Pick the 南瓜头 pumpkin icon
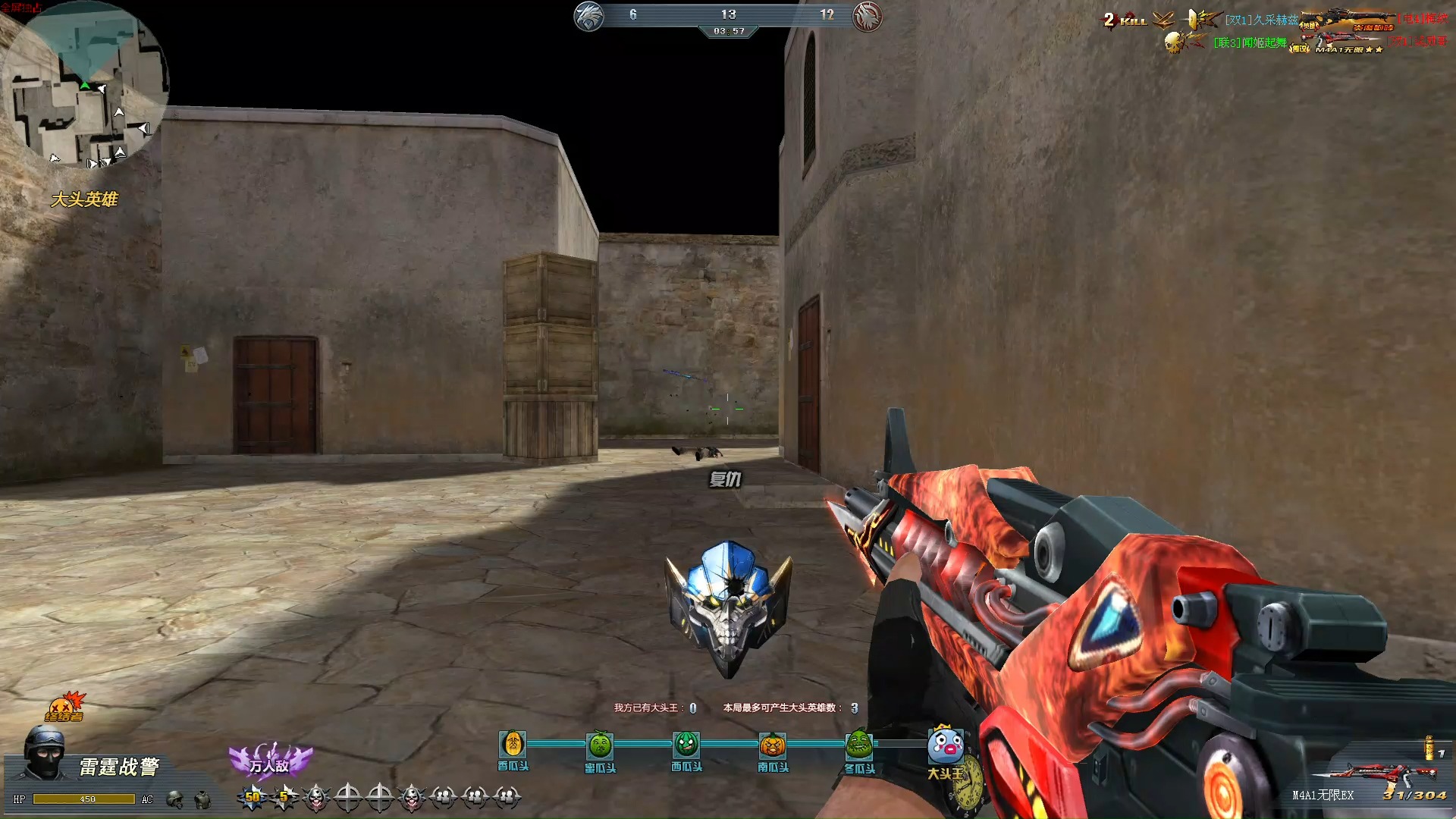 [x=773, y=745]
